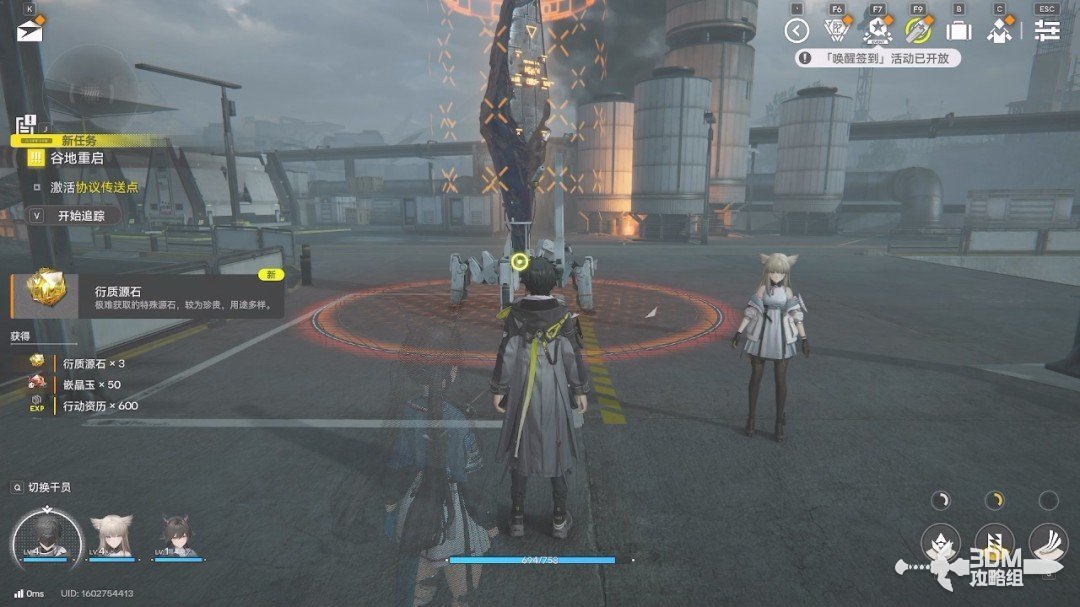Open the mail envelope icon
Viewport: 1080px width, 607px height.
(27, 30)
